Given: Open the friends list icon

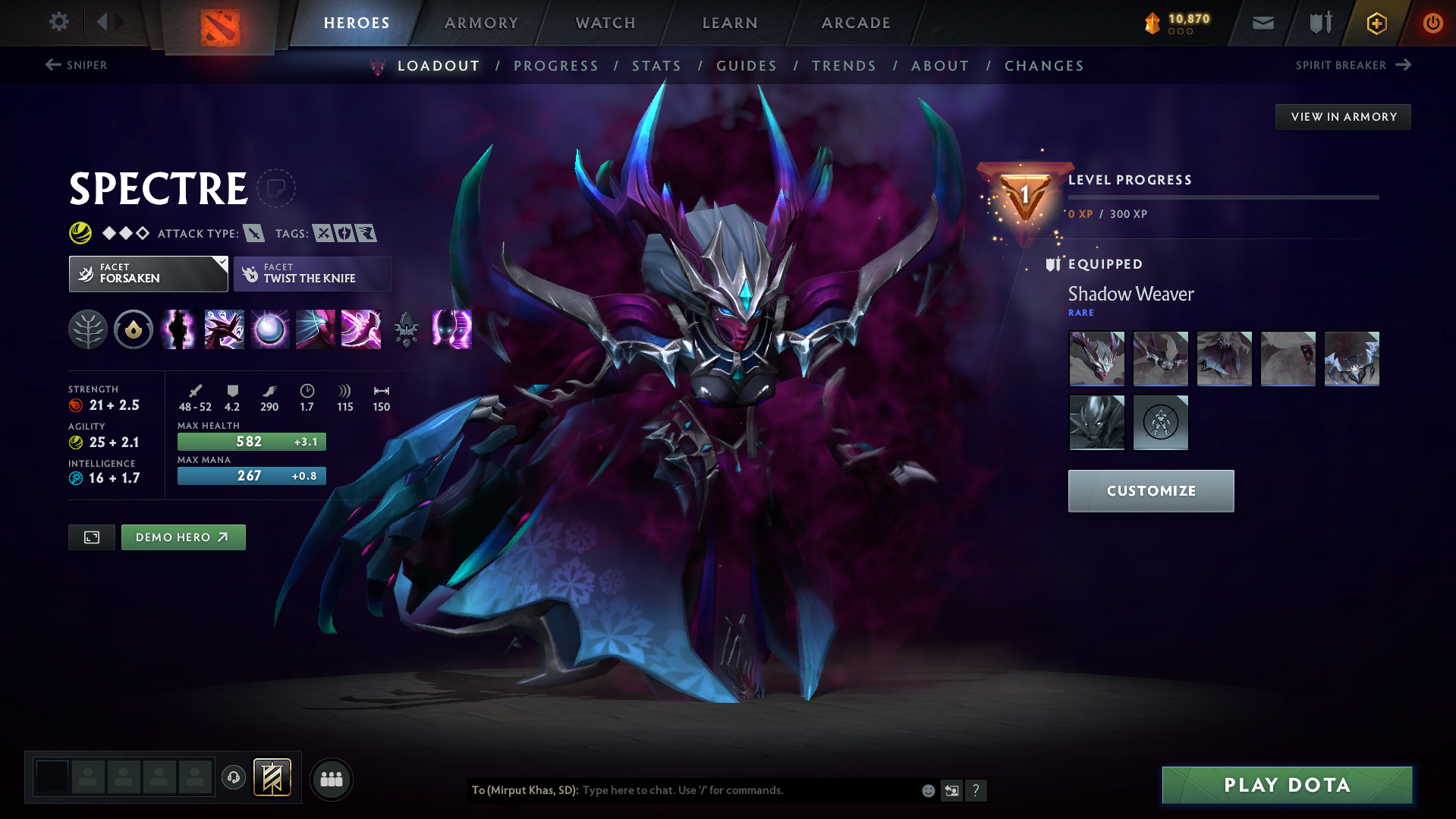Looking at the screenshot, I should tap(332, 780).
